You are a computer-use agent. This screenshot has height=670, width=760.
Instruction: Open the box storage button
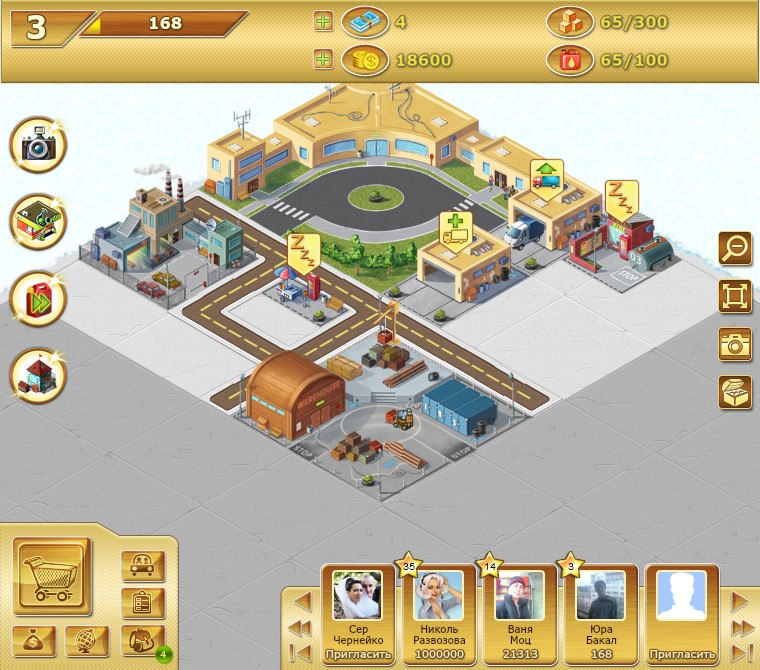pos(735,392)
